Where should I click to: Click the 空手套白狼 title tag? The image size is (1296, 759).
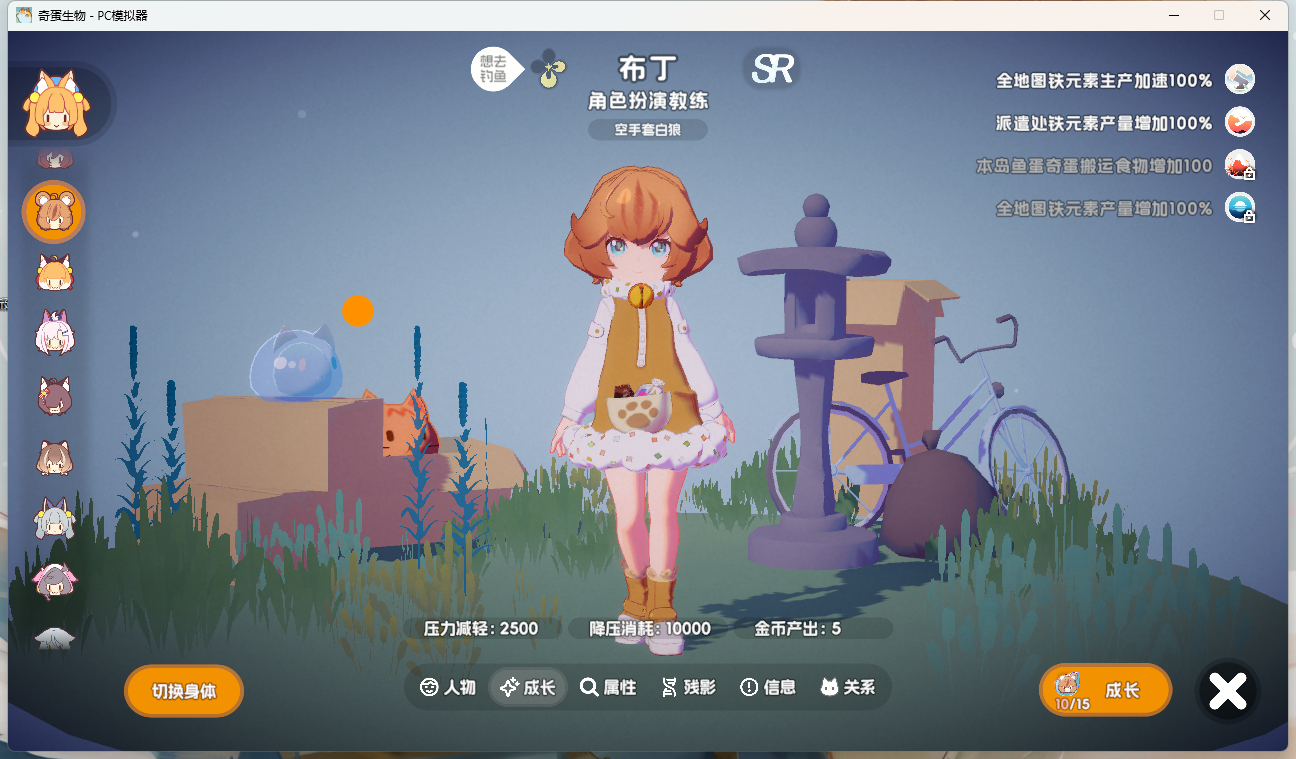point(646,129)
